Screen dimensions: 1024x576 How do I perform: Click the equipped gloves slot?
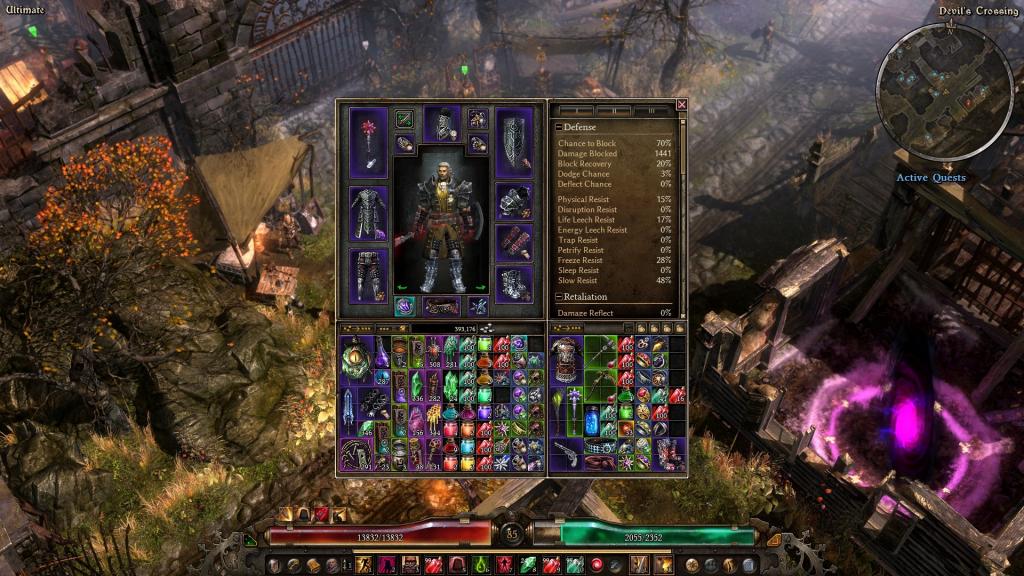click(x=514, y=242)
